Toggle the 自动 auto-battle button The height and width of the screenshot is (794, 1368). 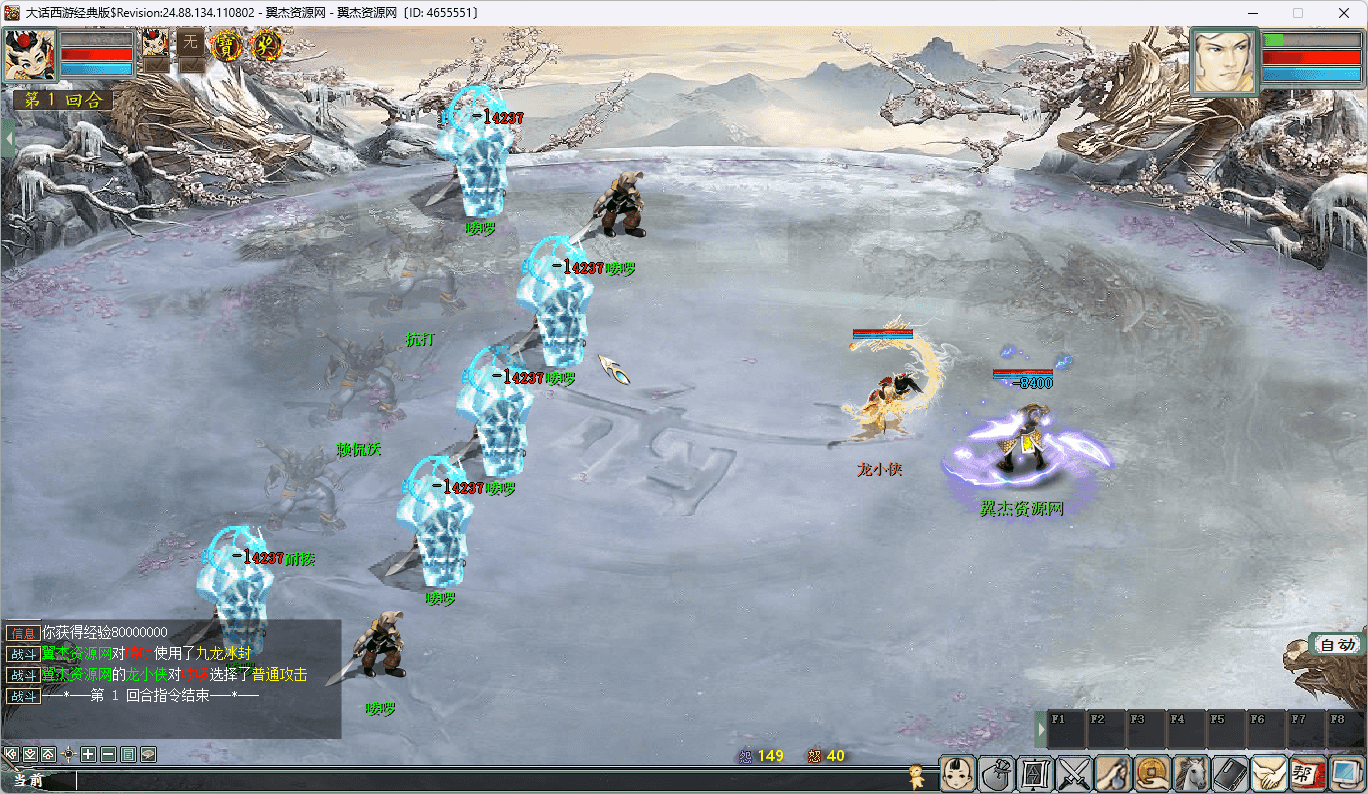point(1337,645)
